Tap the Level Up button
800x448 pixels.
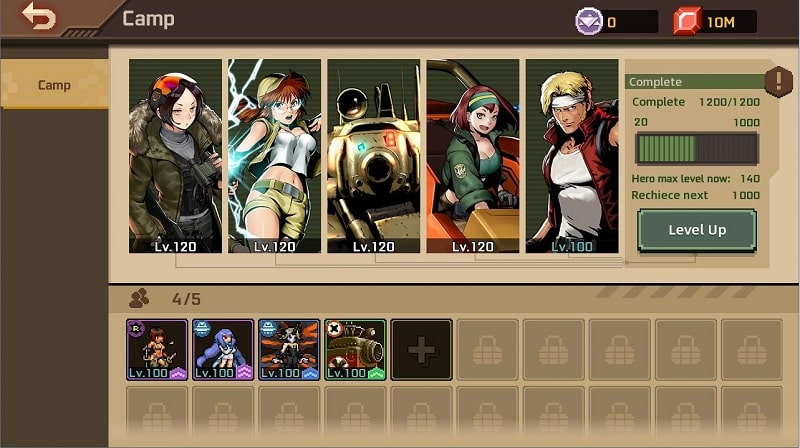696,230
